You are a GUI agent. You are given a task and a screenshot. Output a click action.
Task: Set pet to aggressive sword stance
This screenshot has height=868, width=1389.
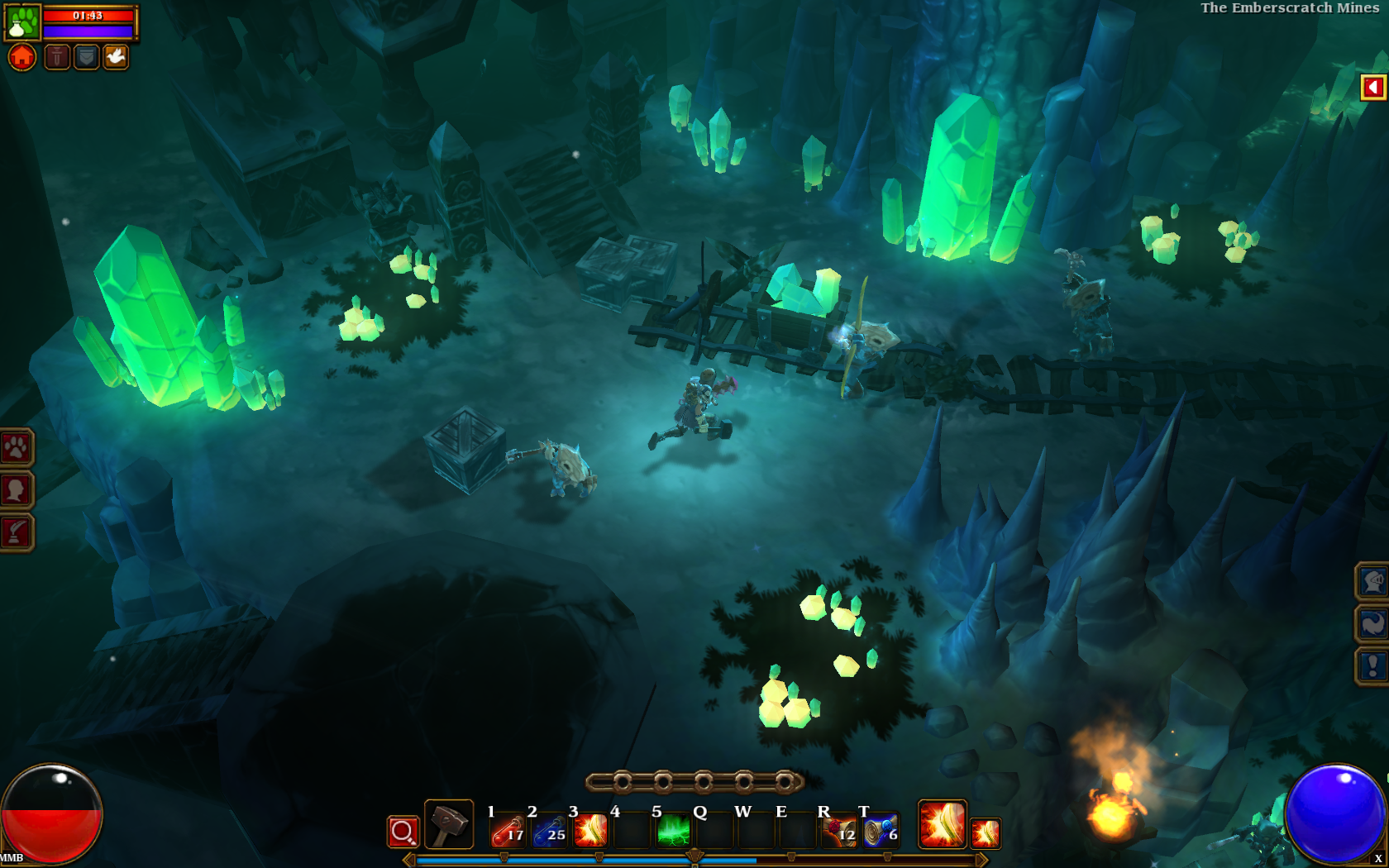(56, 57)
